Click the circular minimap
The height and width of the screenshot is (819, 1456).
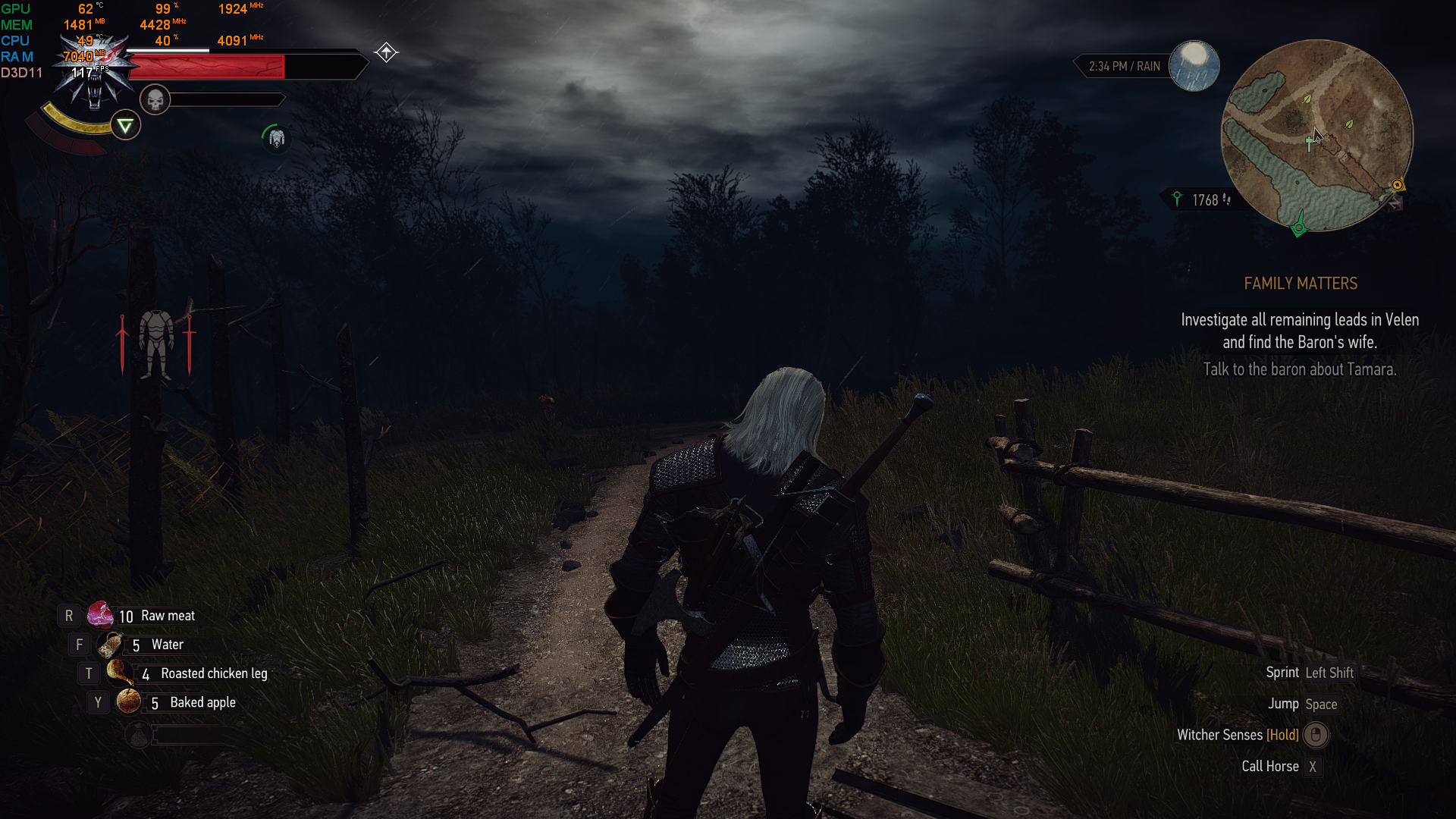[x=1316, y=136]
